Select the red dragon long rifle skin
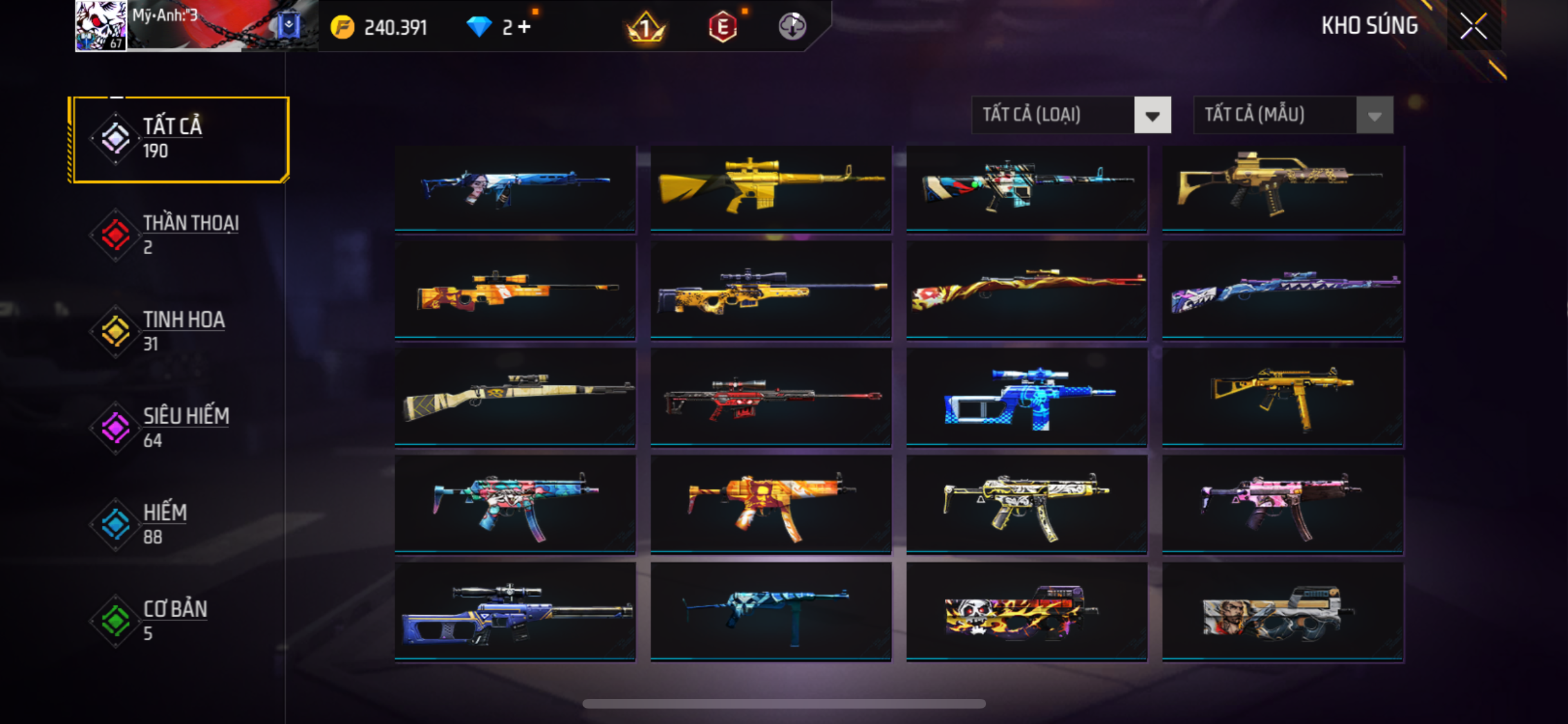The width and height of the screenshot is (1568, 724). tap(1027, 290)
